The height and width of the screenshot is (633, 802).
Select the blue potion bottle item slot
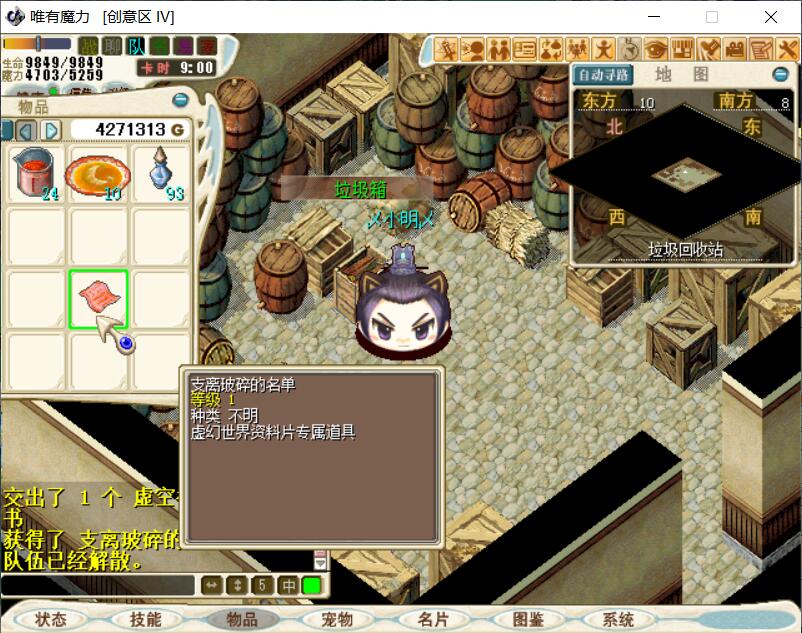pos(160,174)
